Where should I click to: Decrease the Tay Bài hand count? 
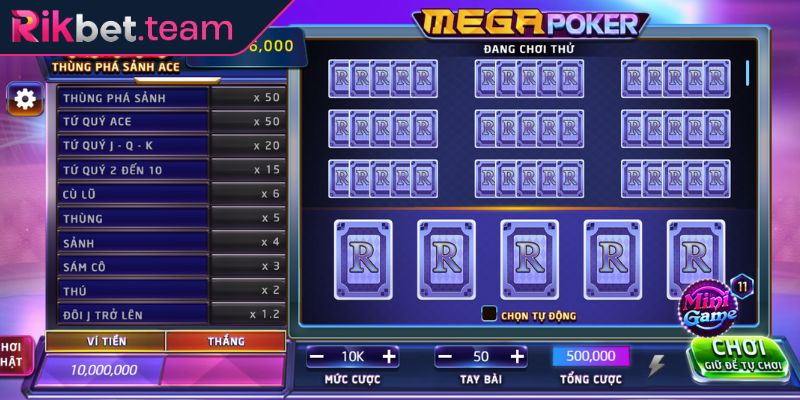tap(445, 356)
